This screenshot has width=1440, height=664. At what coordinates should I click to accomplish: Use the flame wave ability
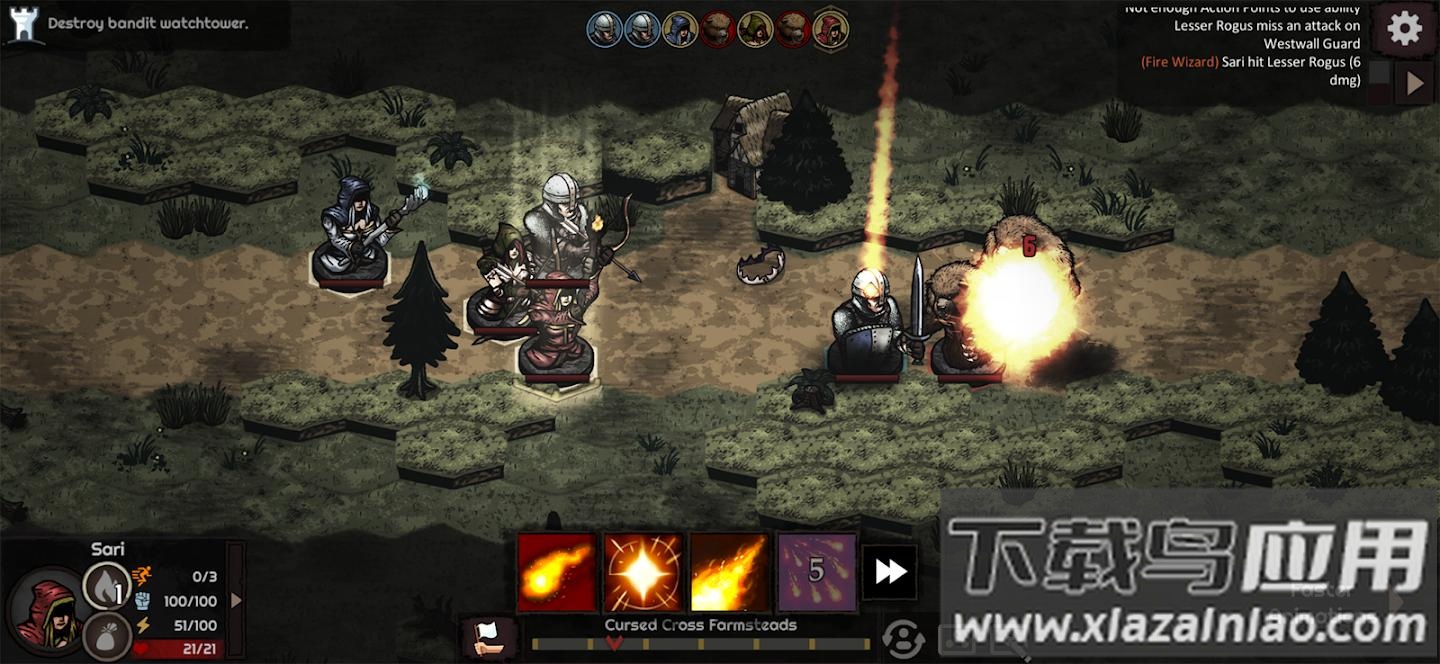coord(729,572)
